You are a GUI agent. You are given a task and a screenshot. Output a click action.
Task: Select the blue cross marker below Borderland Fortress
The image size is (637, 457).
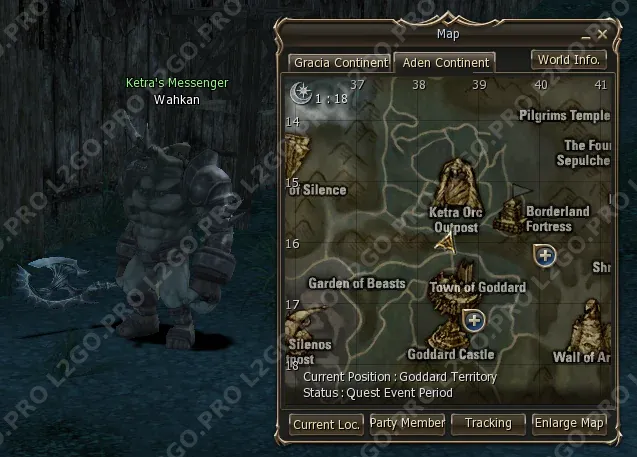coord(544,255)
